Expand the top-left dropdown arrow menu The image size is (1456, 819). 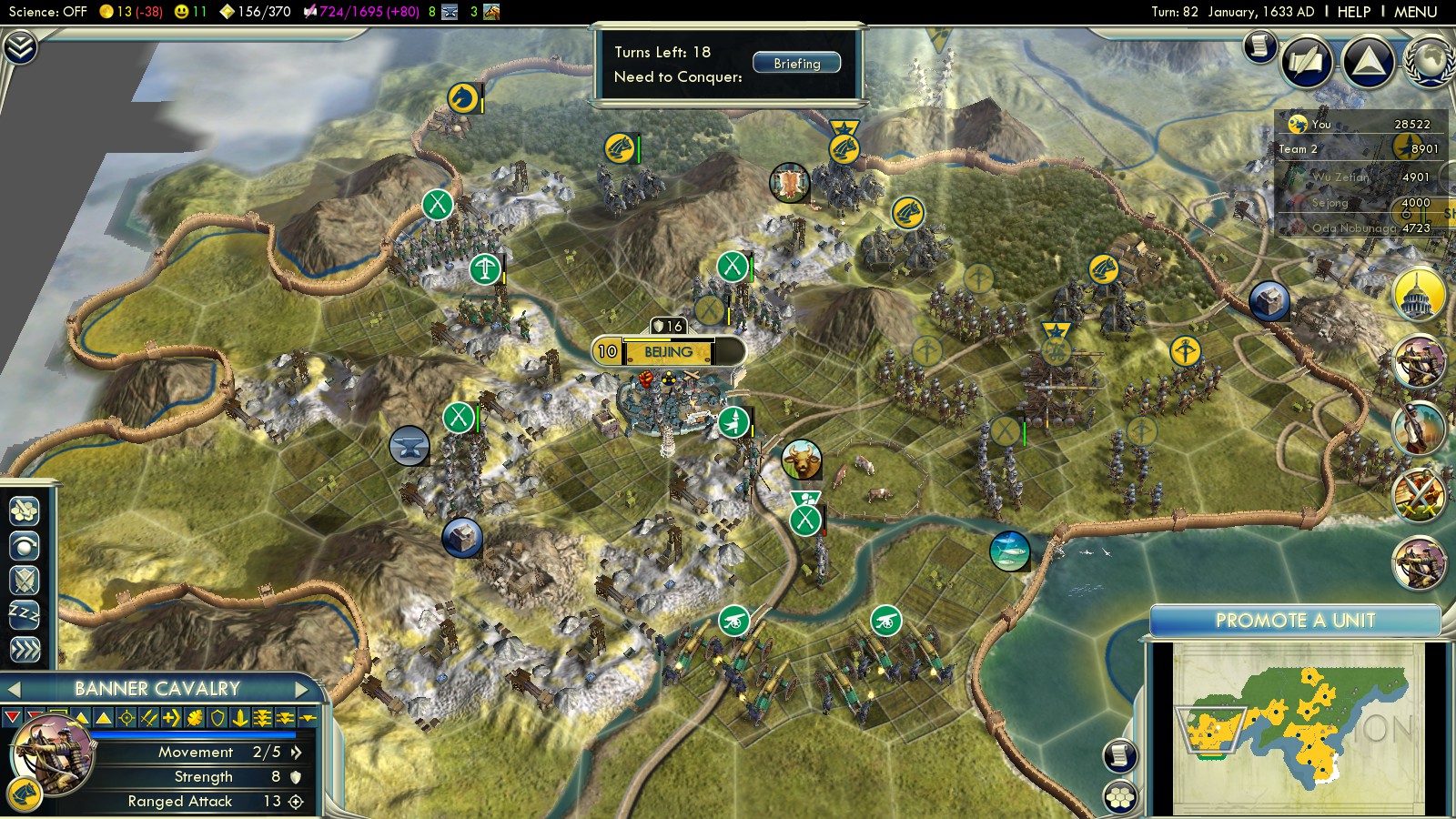pos(19,47)
